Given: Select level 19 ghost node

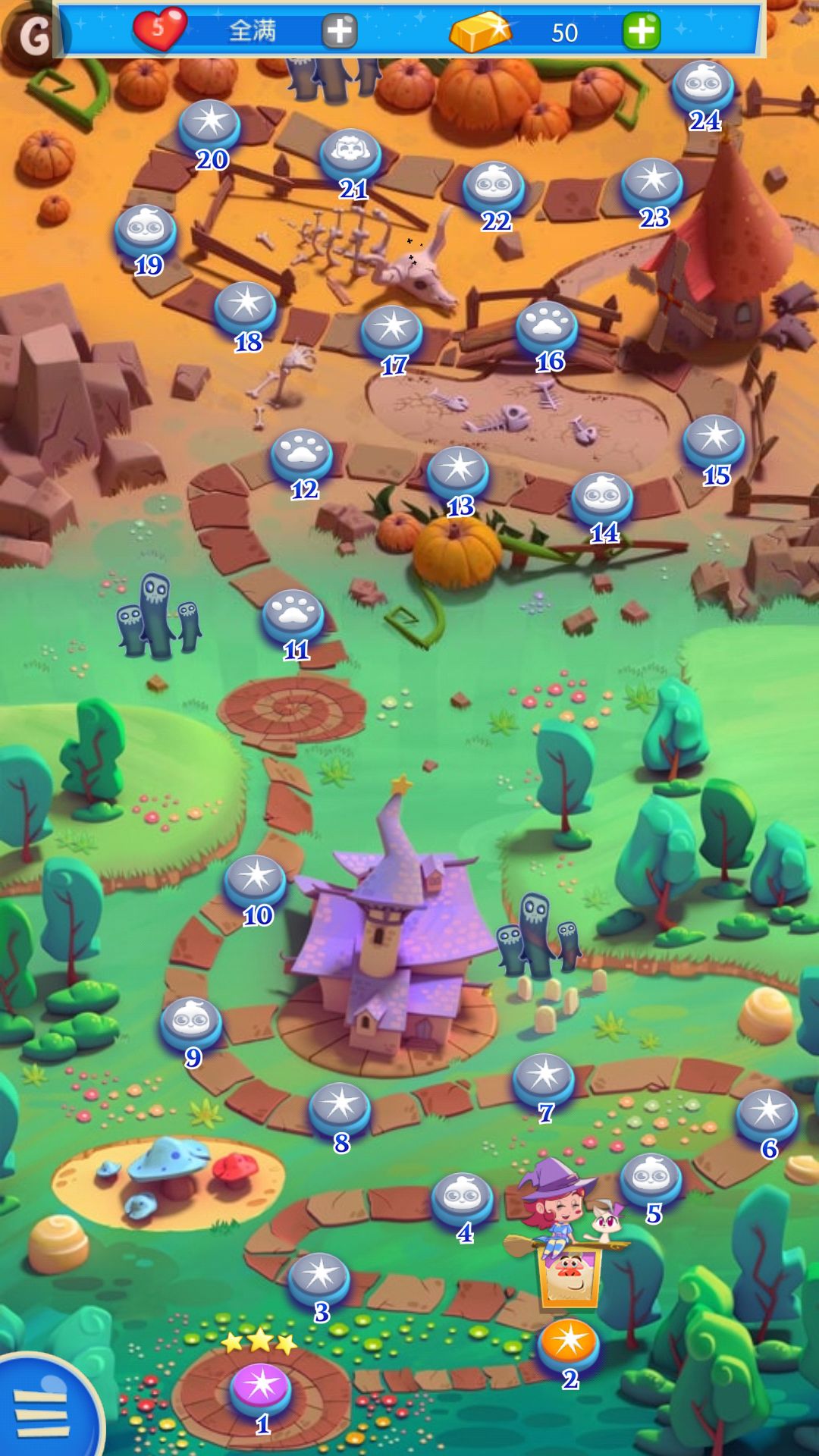Looking at the screenshot, I should coord(146,229).
